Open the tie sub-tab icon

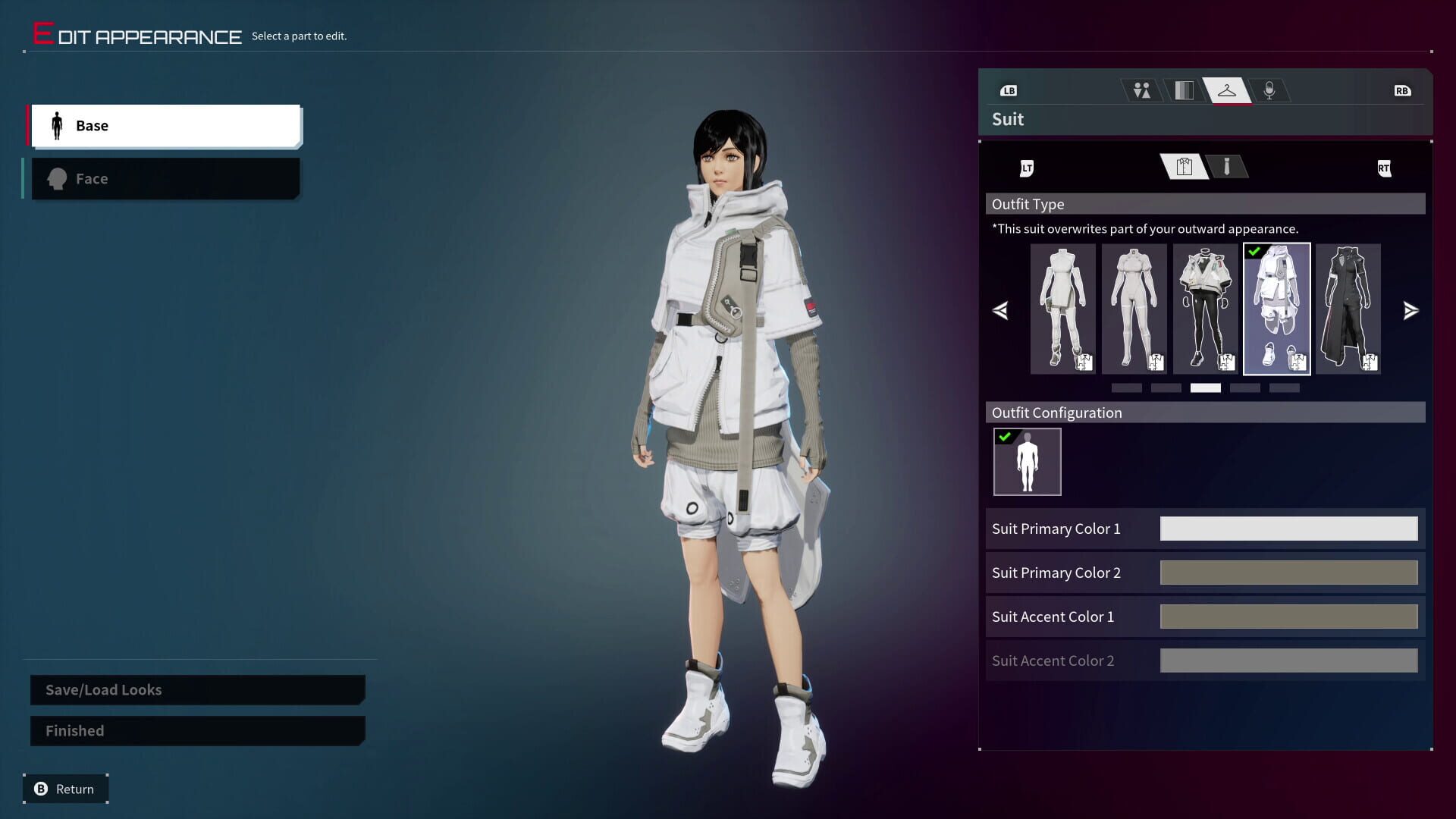coord(1226,167)
